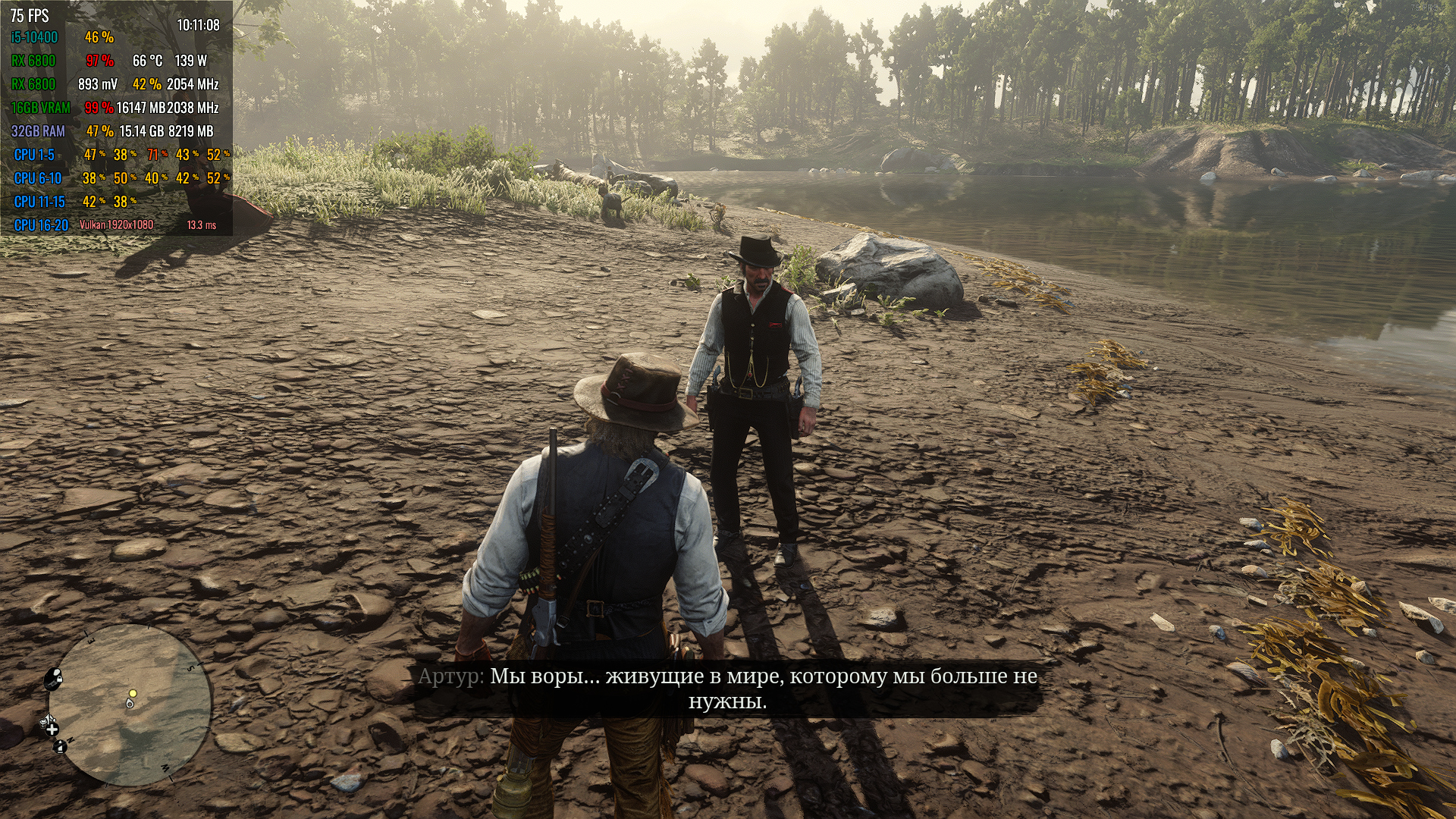Select the yellow mission marker on minimap
The image size is (1456, 819).
133,693
